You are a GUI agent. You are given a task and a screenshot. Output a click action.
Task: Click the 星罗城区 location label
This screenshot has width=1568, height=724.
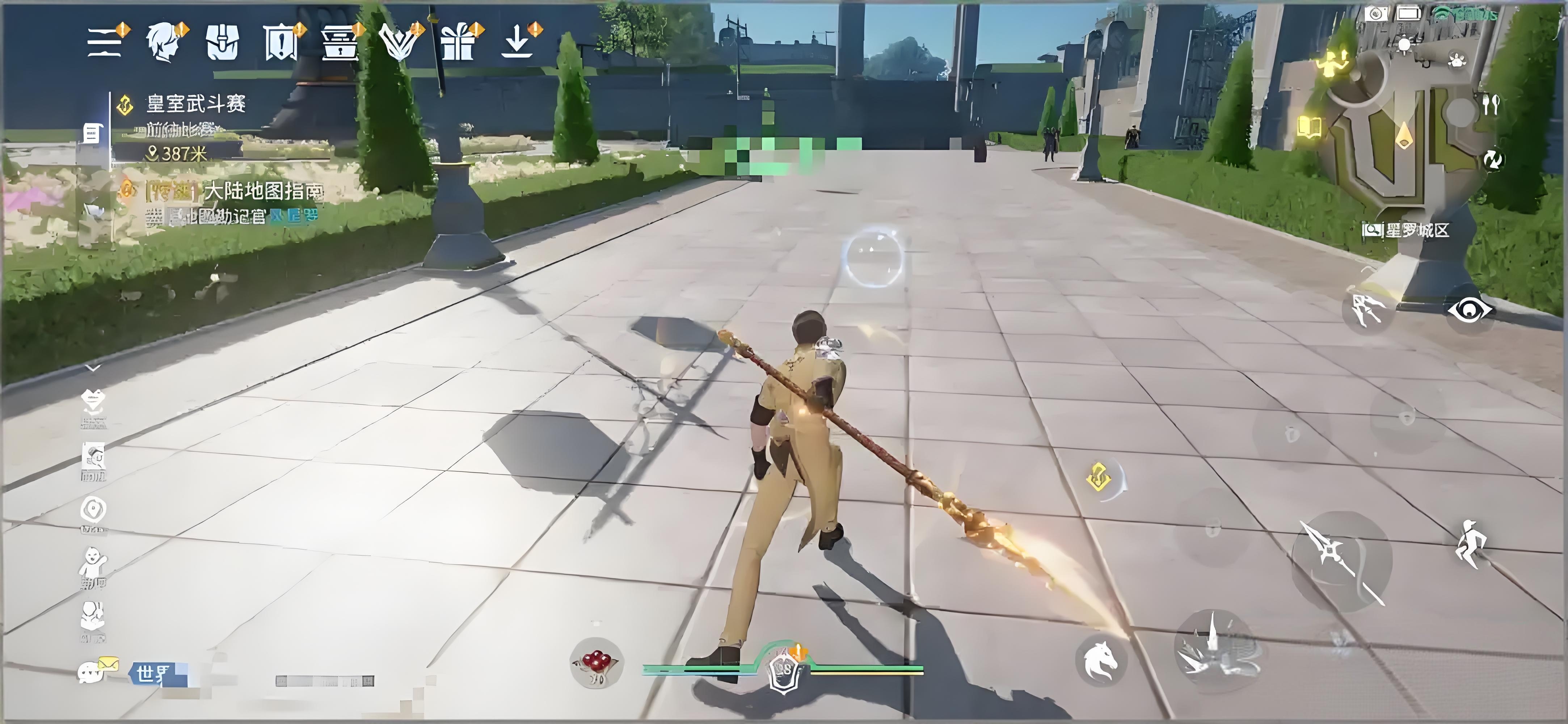1407,230
